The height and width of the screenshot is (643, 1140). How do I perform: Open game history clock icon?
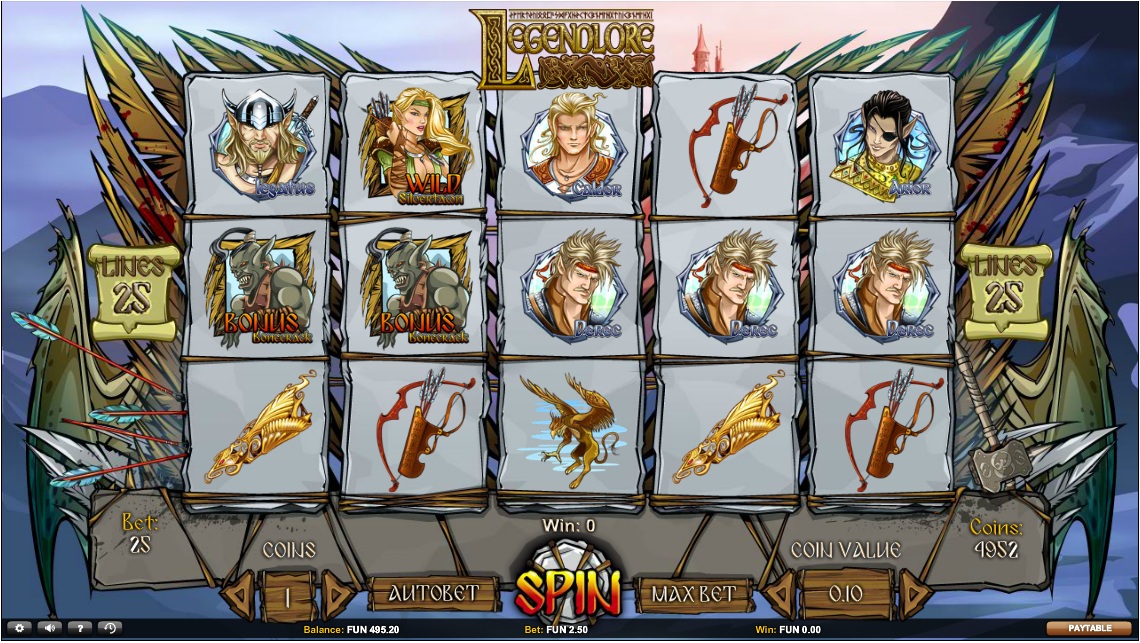pyautogui.click(x=109, y=629)
